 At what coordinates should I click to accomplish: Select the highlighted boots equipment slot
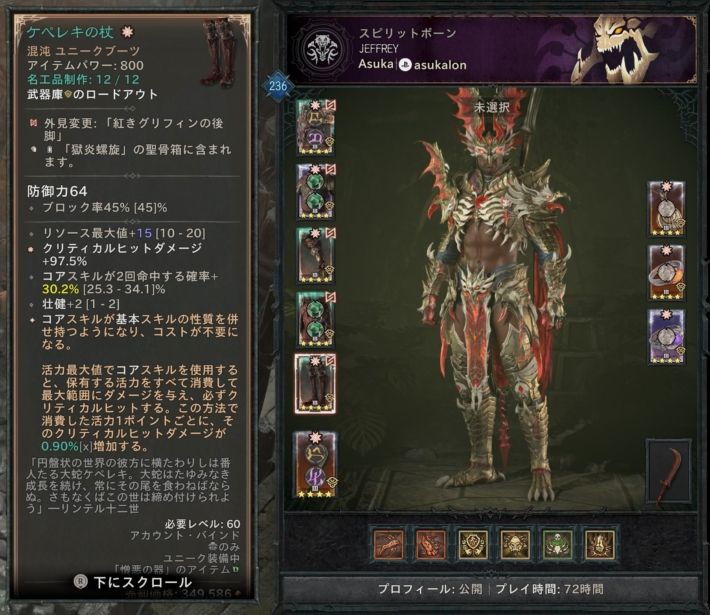tap(315, 382)
